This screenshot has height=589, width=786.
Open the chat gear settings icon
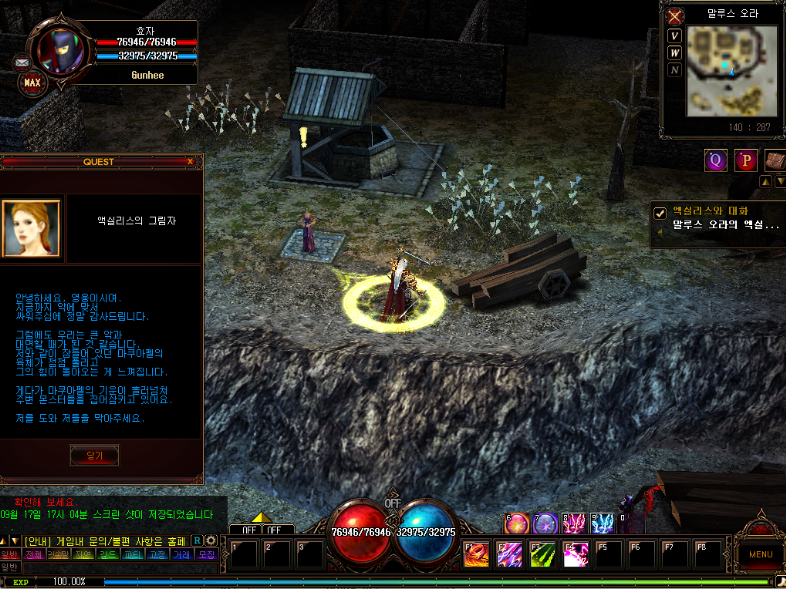coord(211,540)
